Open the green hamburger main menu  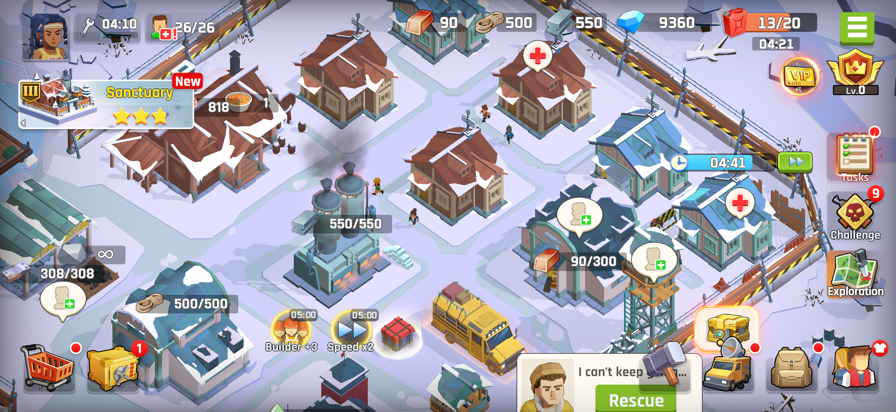point(856,26)
